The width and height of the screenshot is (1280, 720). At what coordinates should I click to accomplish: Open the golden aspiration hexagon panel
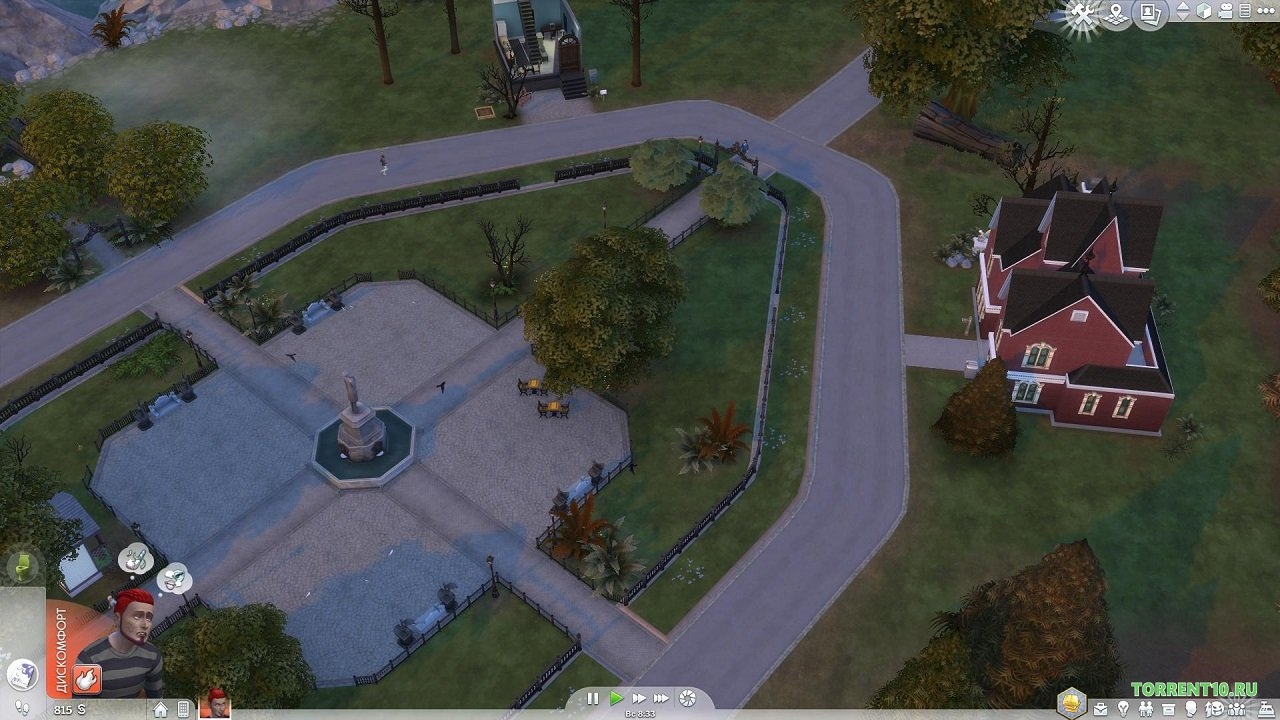(x=1073, y=703)
